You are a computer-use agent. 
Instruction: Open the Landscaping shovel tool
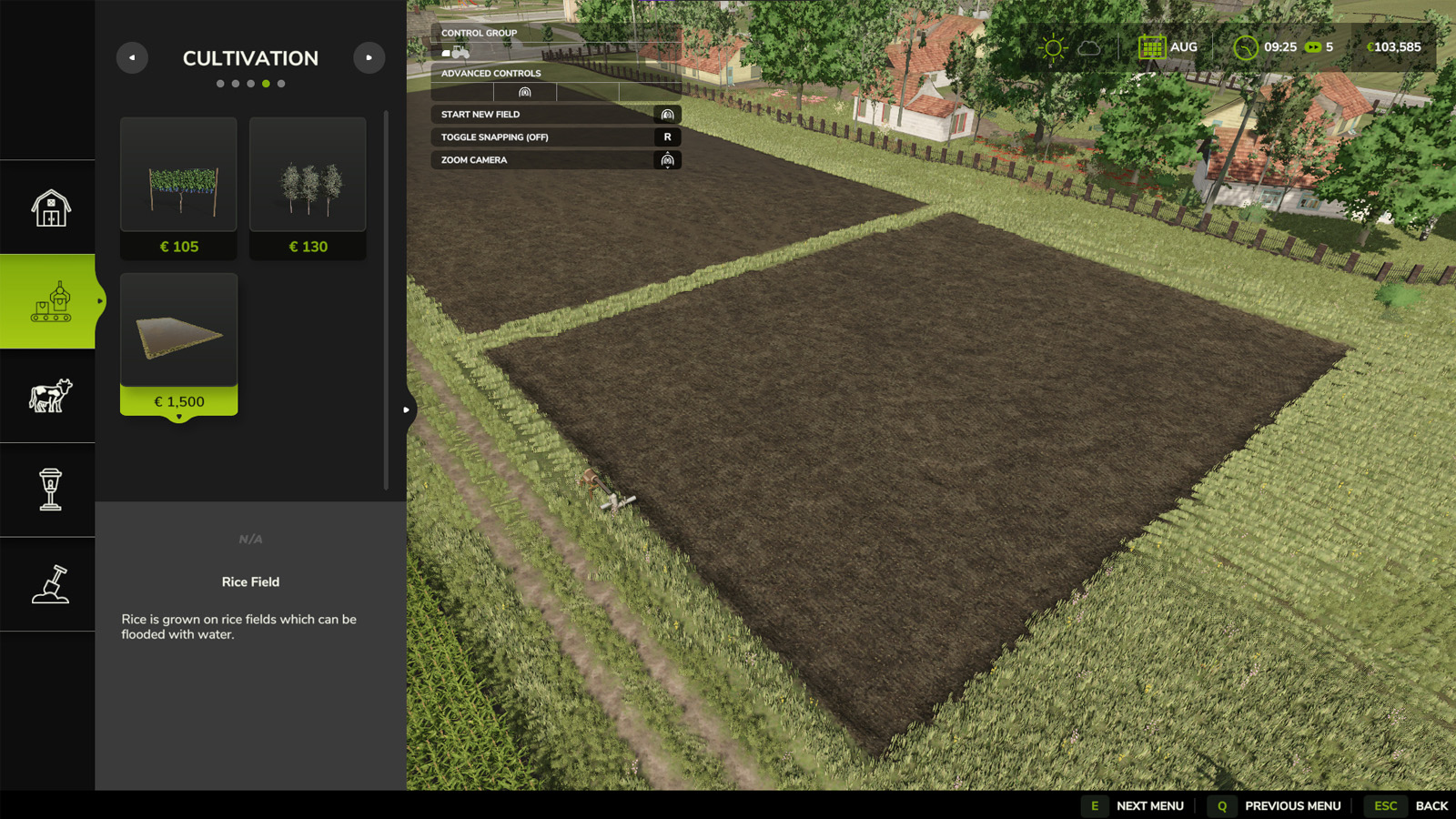pyautogui.click(x=48, y=585)
